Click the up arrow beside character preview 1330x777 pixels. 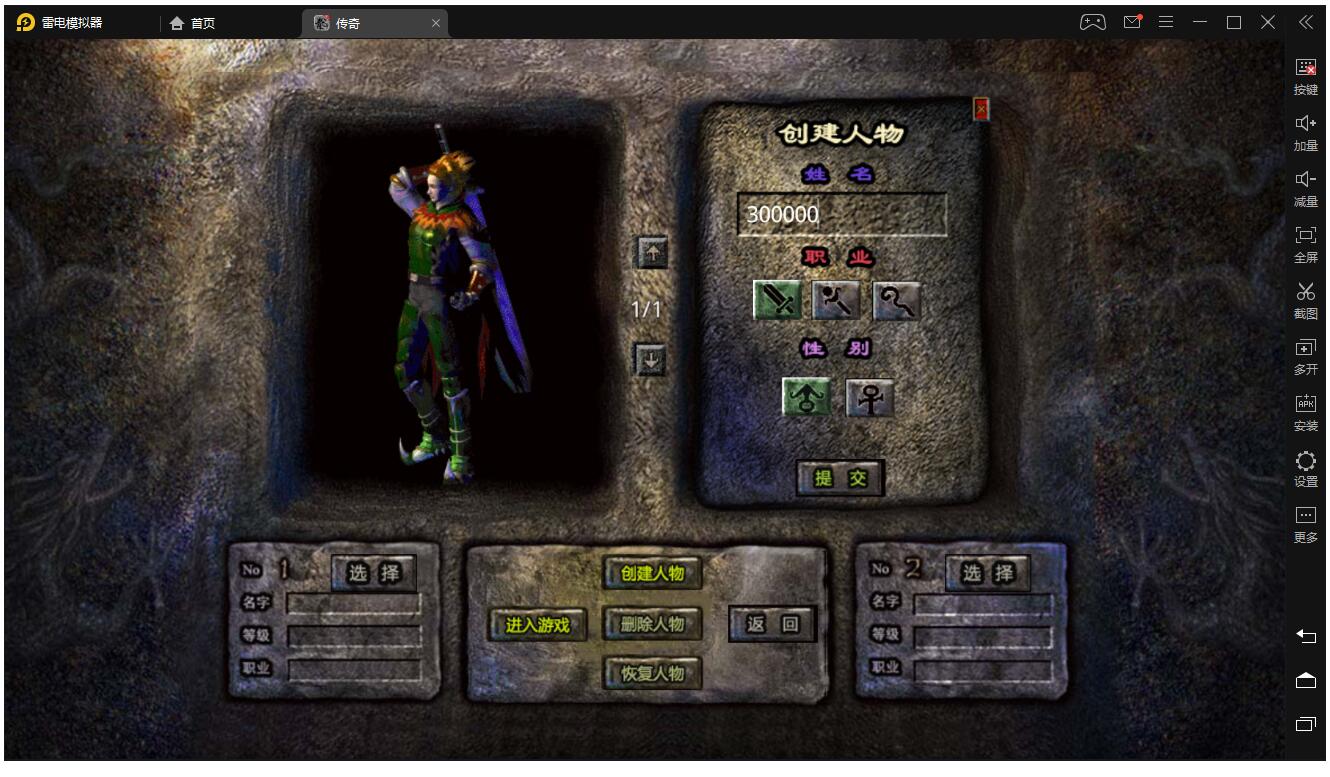click(652, 253)
